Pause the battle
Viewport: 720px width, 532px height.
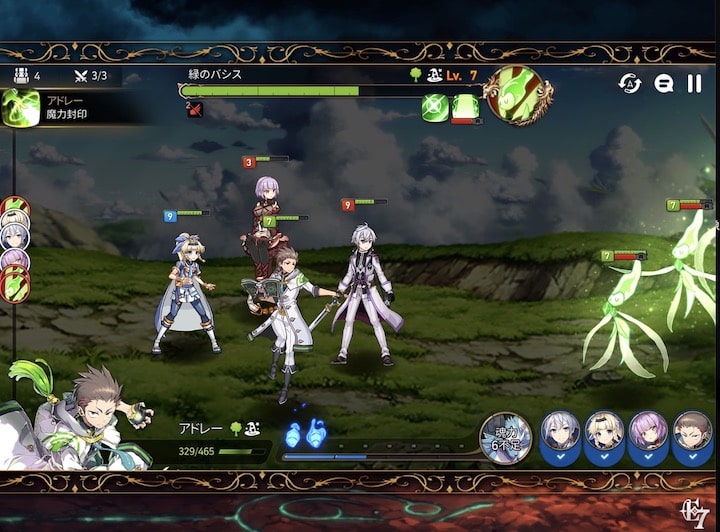pos(694,84)
